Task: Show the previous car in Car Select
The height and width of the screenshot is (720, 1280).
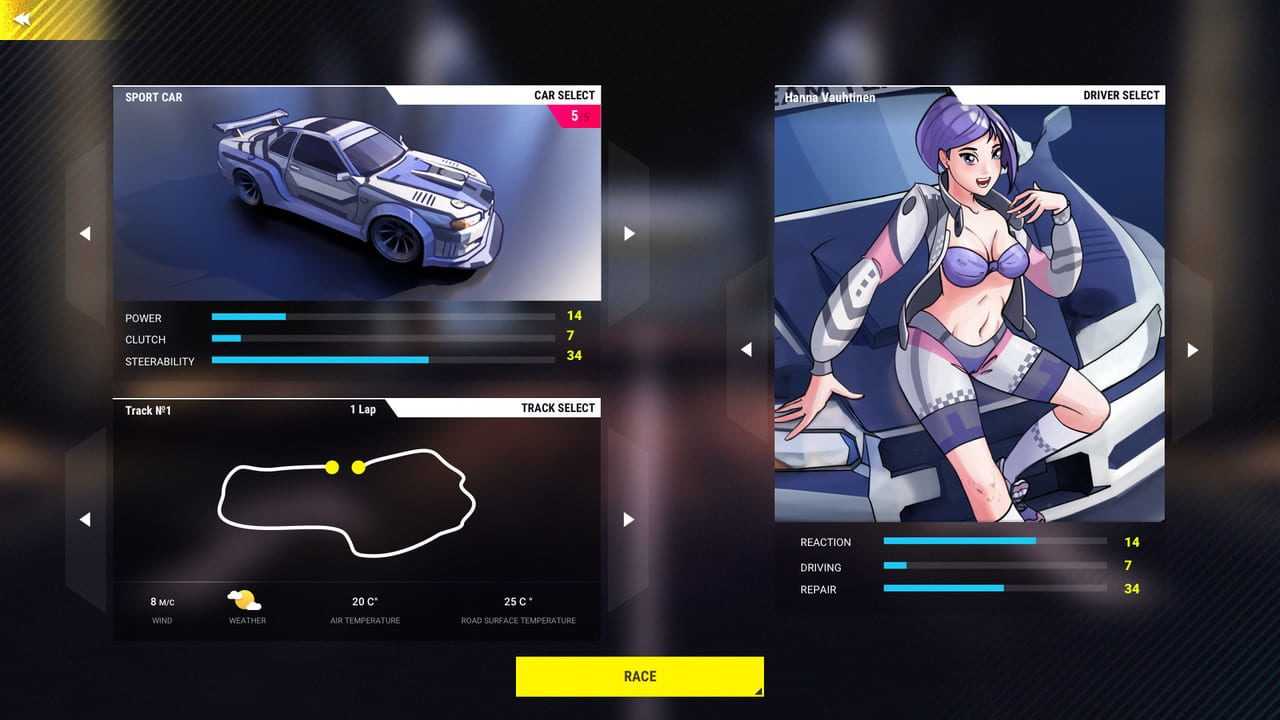Action: 85,233
